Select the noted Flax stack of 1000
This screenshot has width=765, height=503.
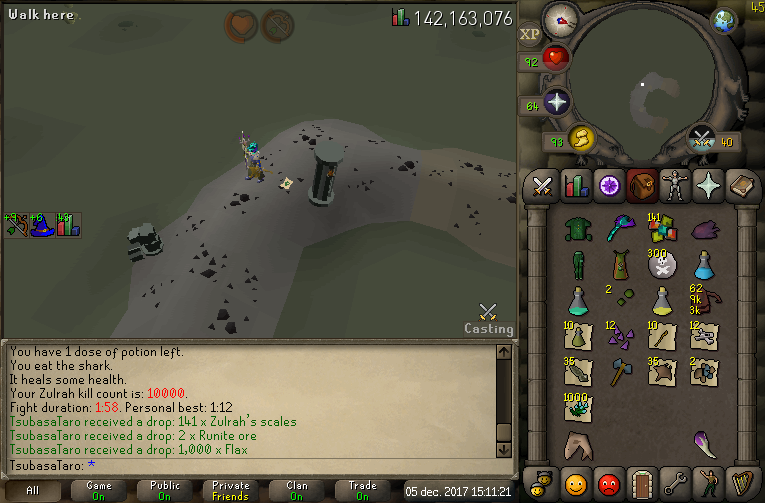[x=577, y=407]
